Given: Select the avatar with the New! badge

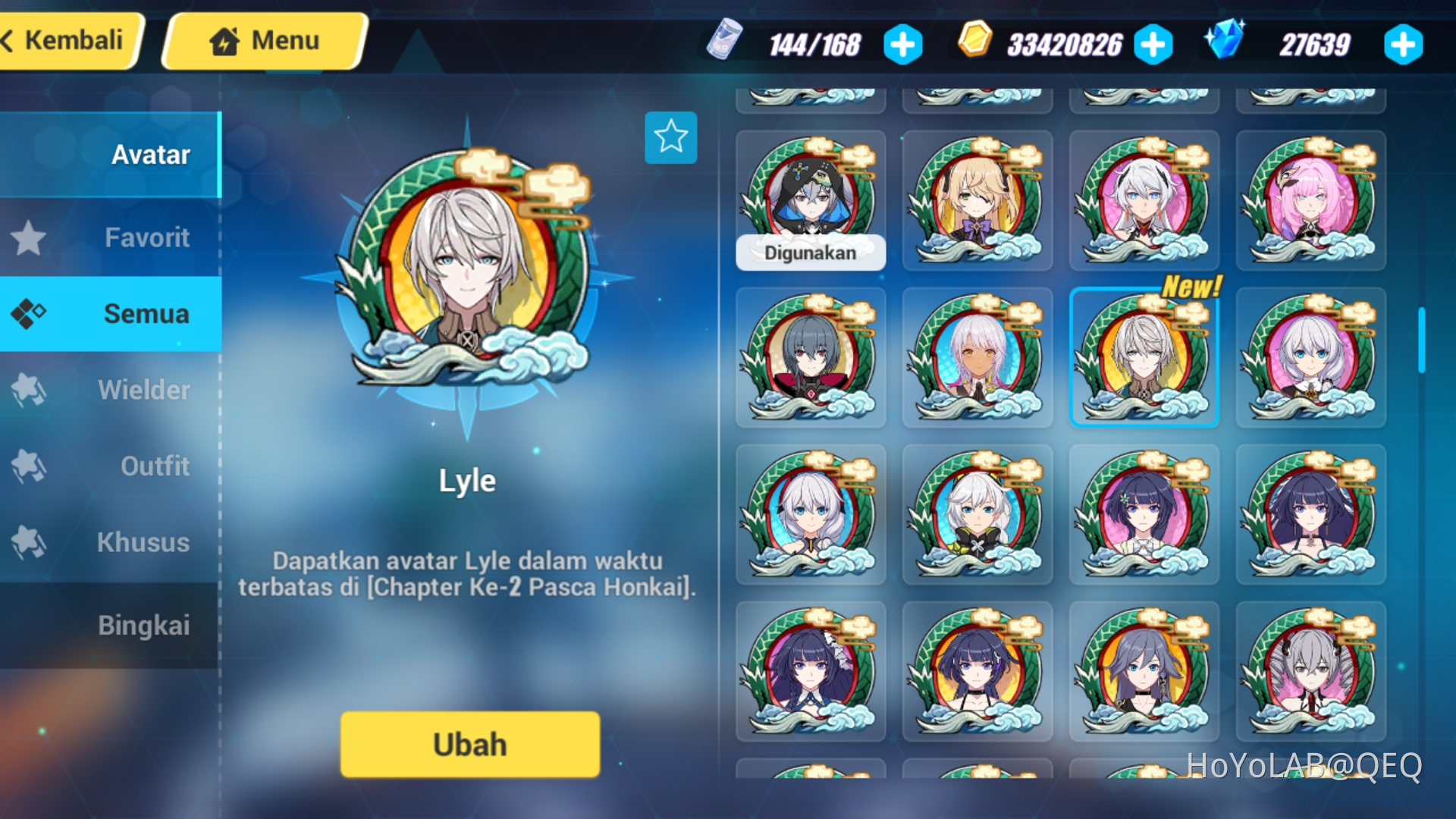Looking at the screenshot, I should 1144,356.
